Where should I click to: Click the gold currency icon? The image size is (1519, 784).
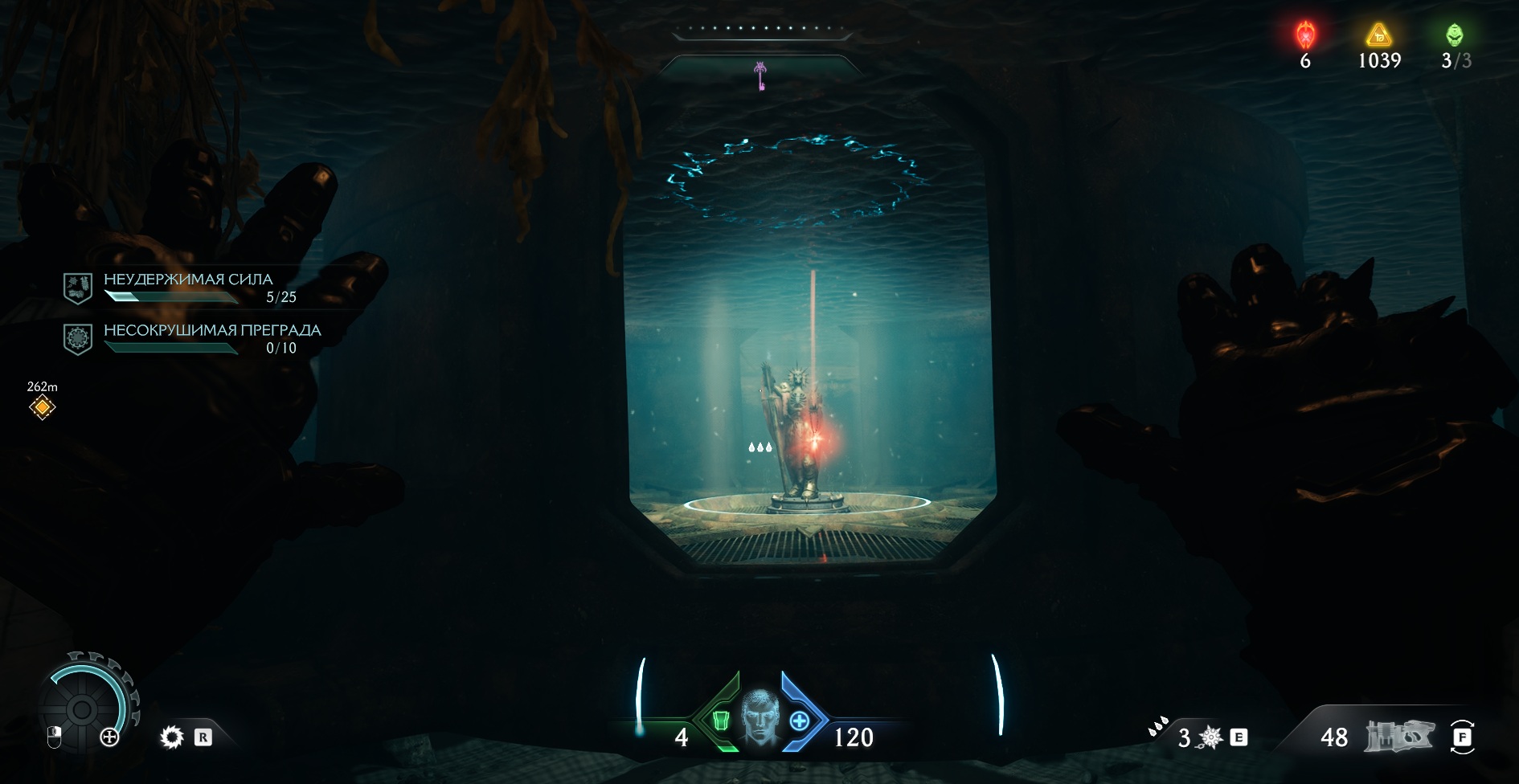coord(1379,35)
